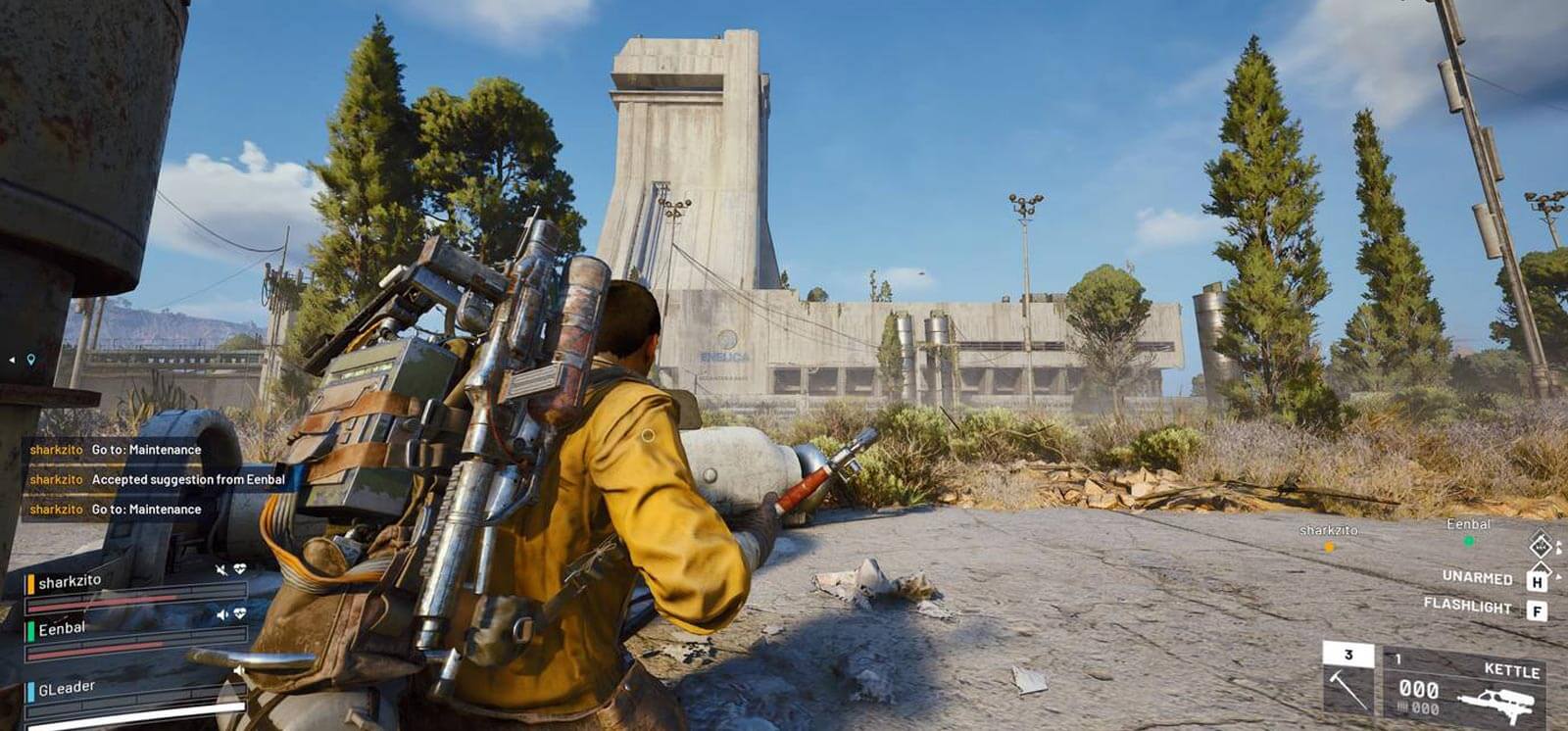Click sharkzito's squad list entry

pos(71,581)
